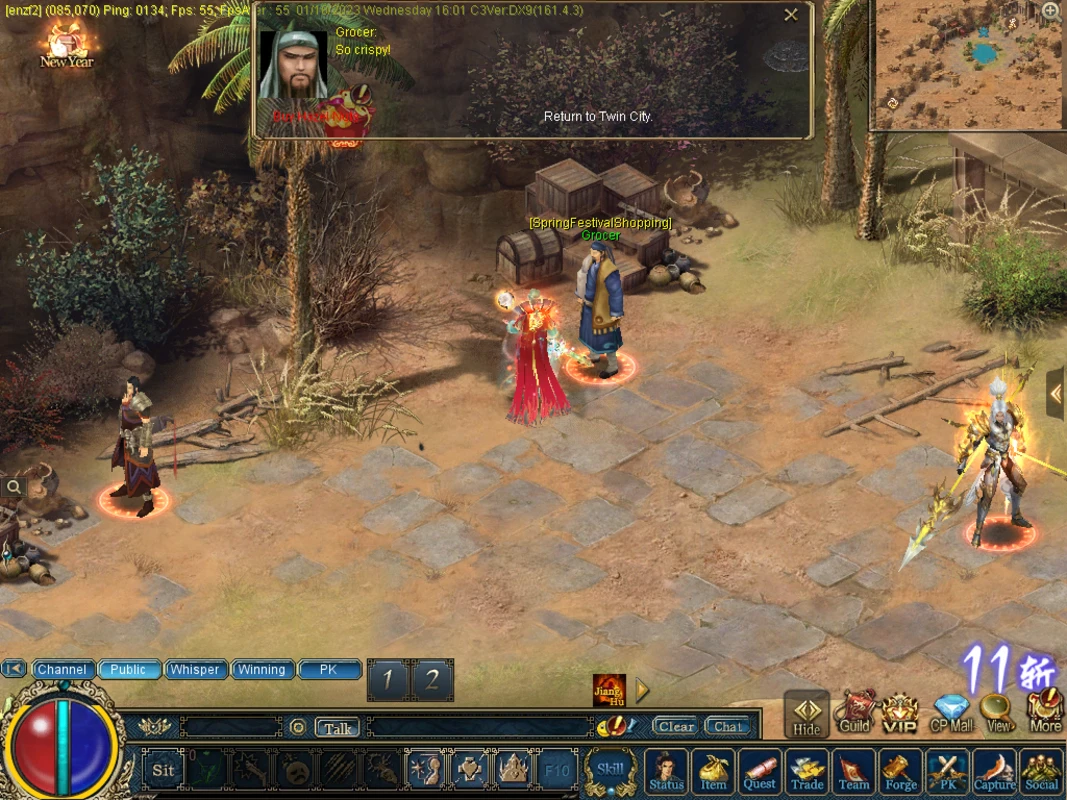Image resolution: width=1067 pixels, height=800 pixels.
Task: Zoom the minimap with the magnifier button
Action: (x=1051, y=11)
